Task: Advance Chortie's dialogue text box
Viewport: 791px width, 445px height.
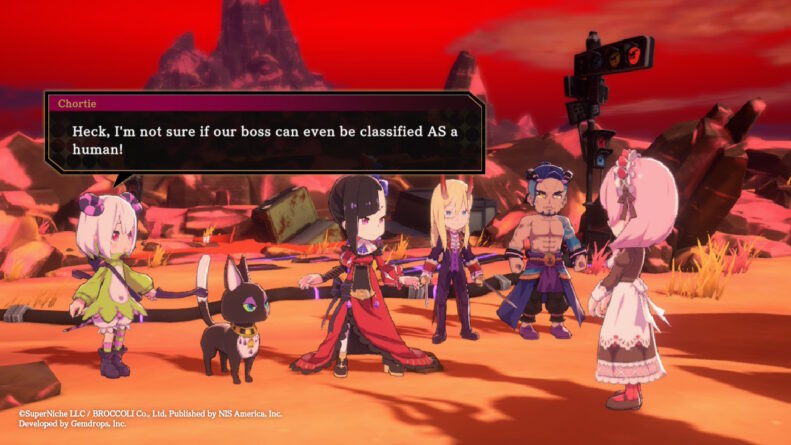Action: click(x=264, y=140)
